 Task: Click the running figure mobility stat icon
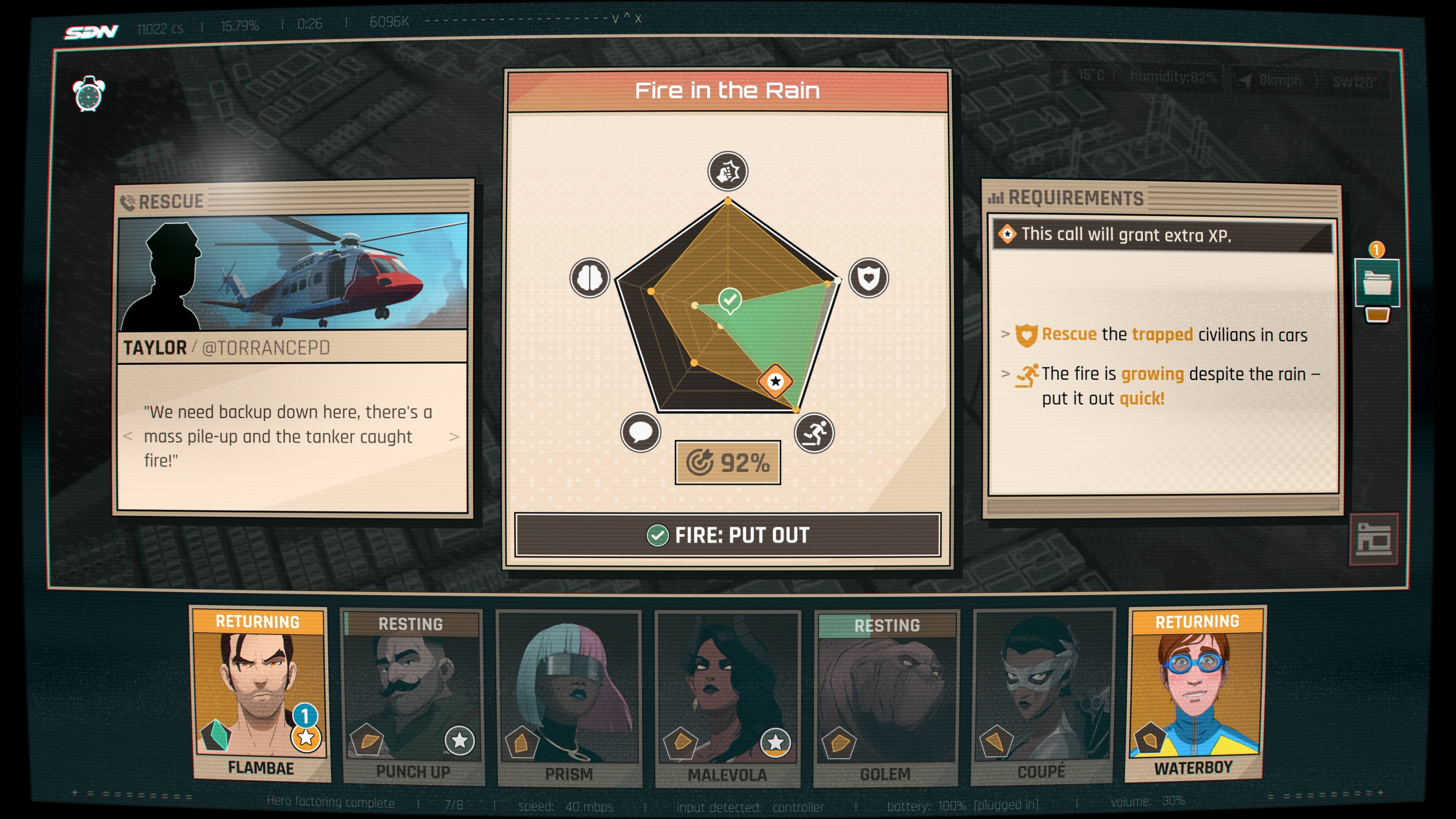coord(814,433)
